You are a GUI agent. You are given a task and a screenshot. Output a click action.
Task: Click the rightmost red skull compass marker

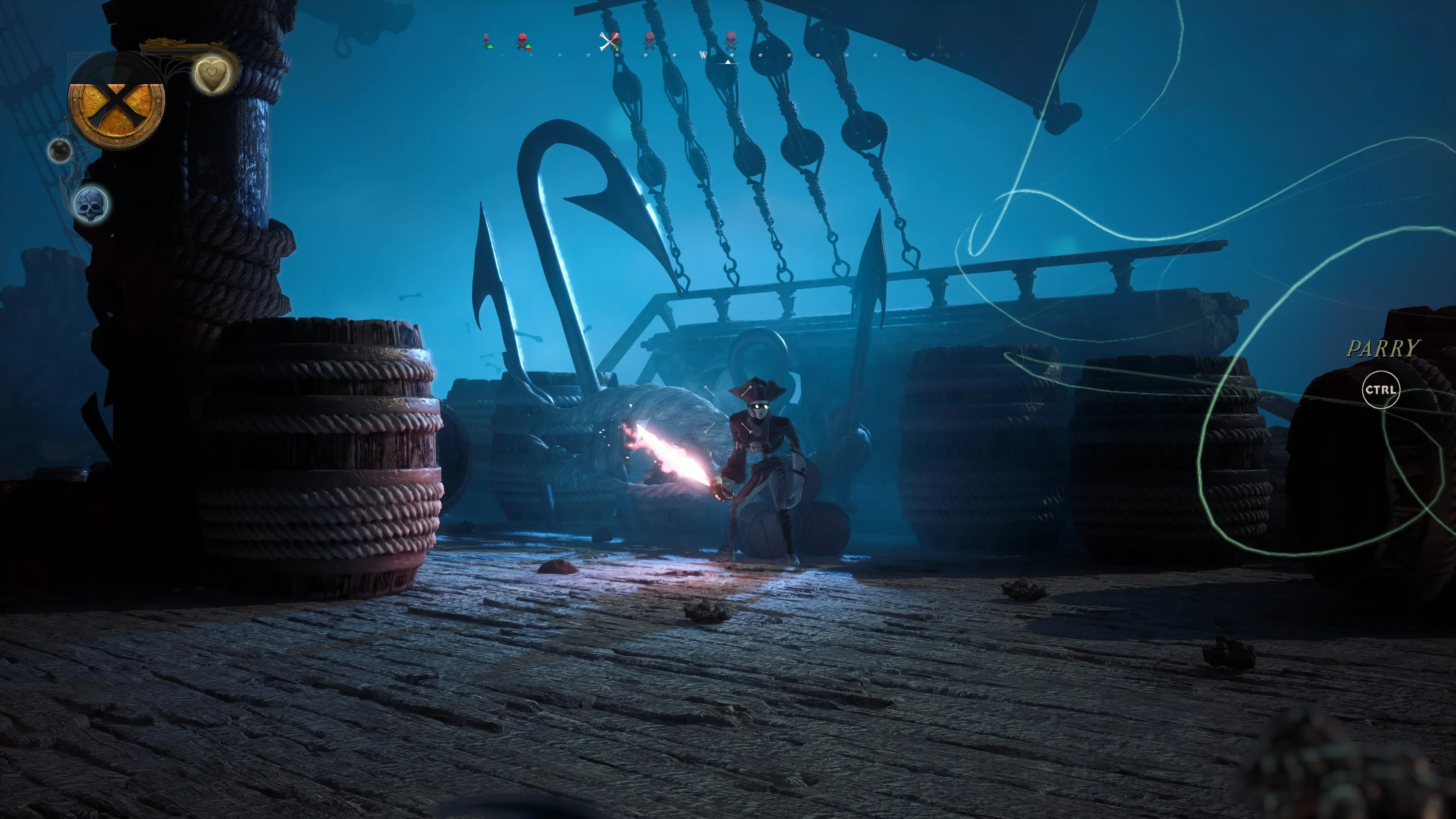(x=732, y=39)
